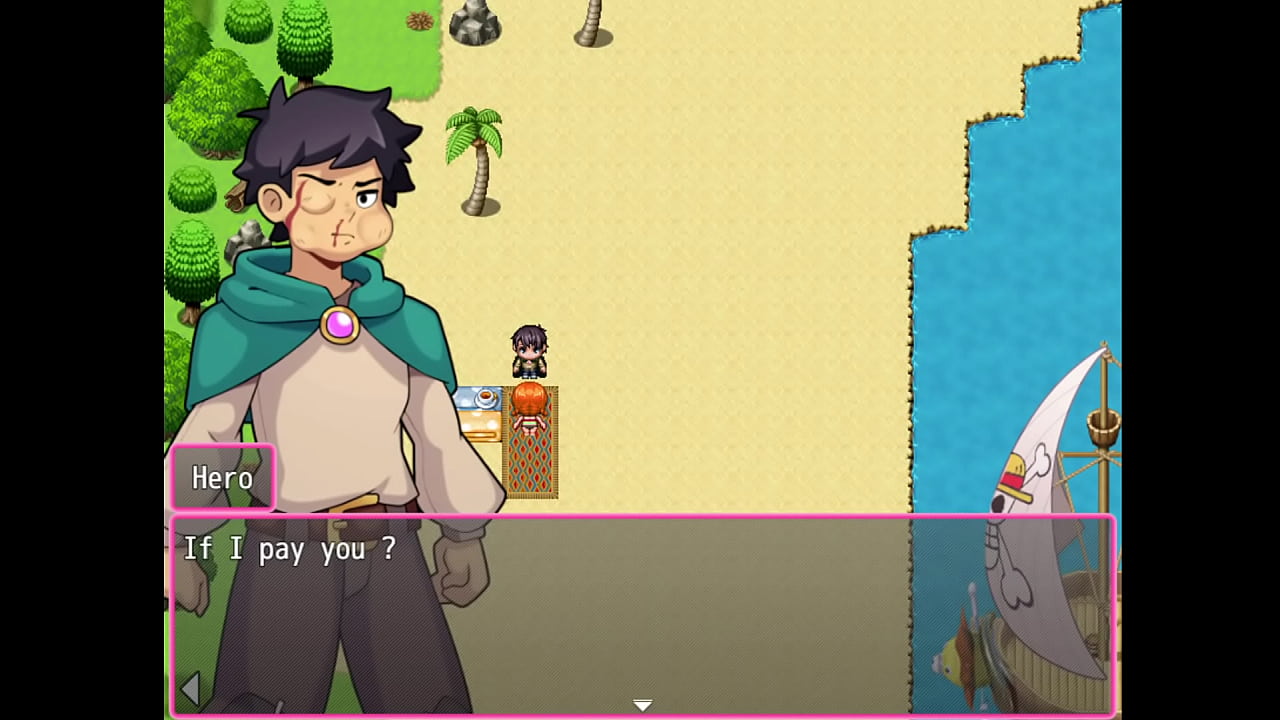Click the down-arrow continue indicator

click(x=643, y=704)
